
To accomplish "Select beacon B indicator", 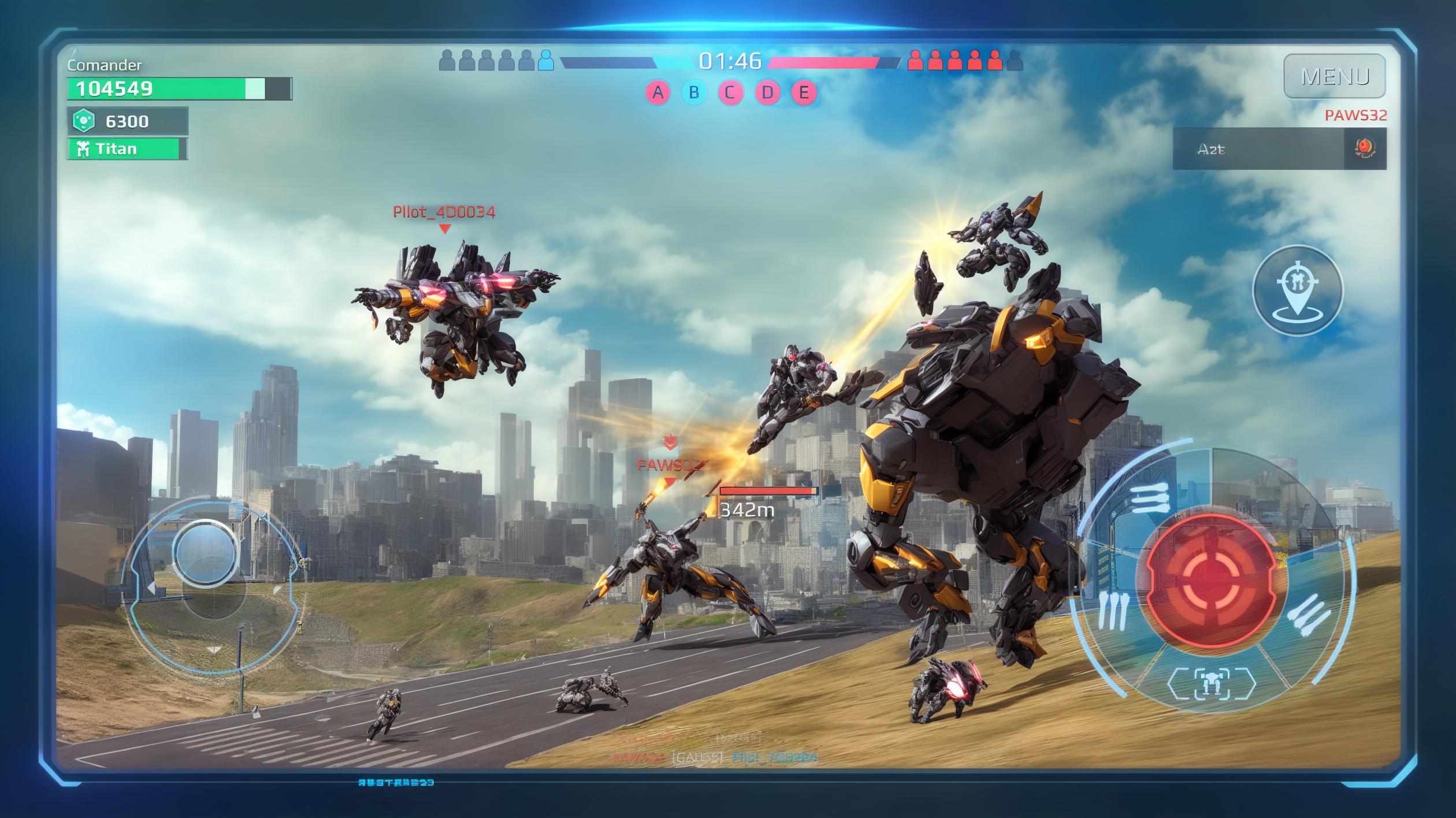I will tap(694, 92).
